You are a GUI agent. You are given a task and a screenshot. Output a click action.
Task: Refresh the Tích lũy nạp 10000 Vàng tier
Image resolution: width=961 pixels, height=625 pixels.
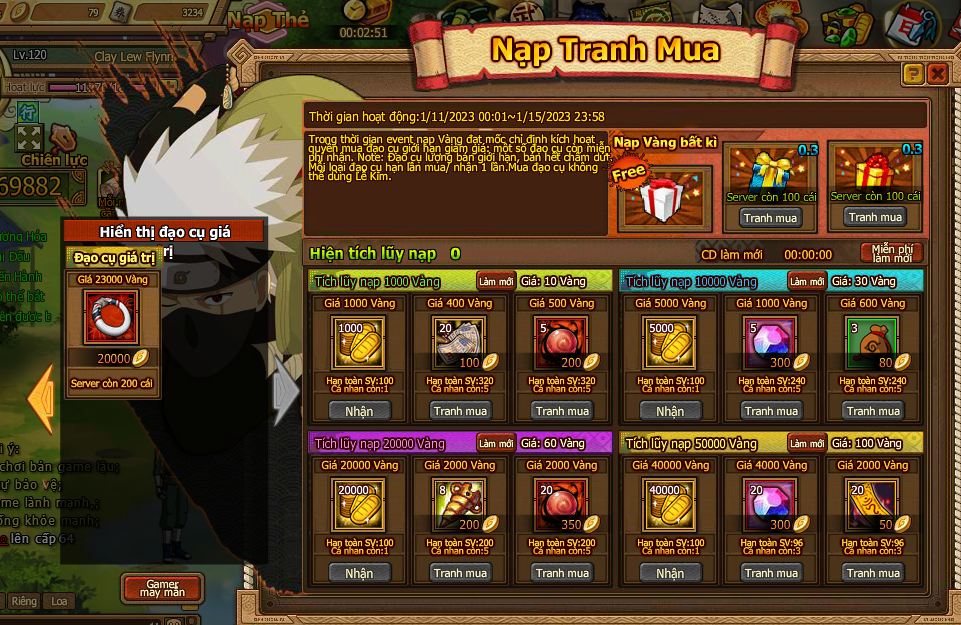pos(806,281)
